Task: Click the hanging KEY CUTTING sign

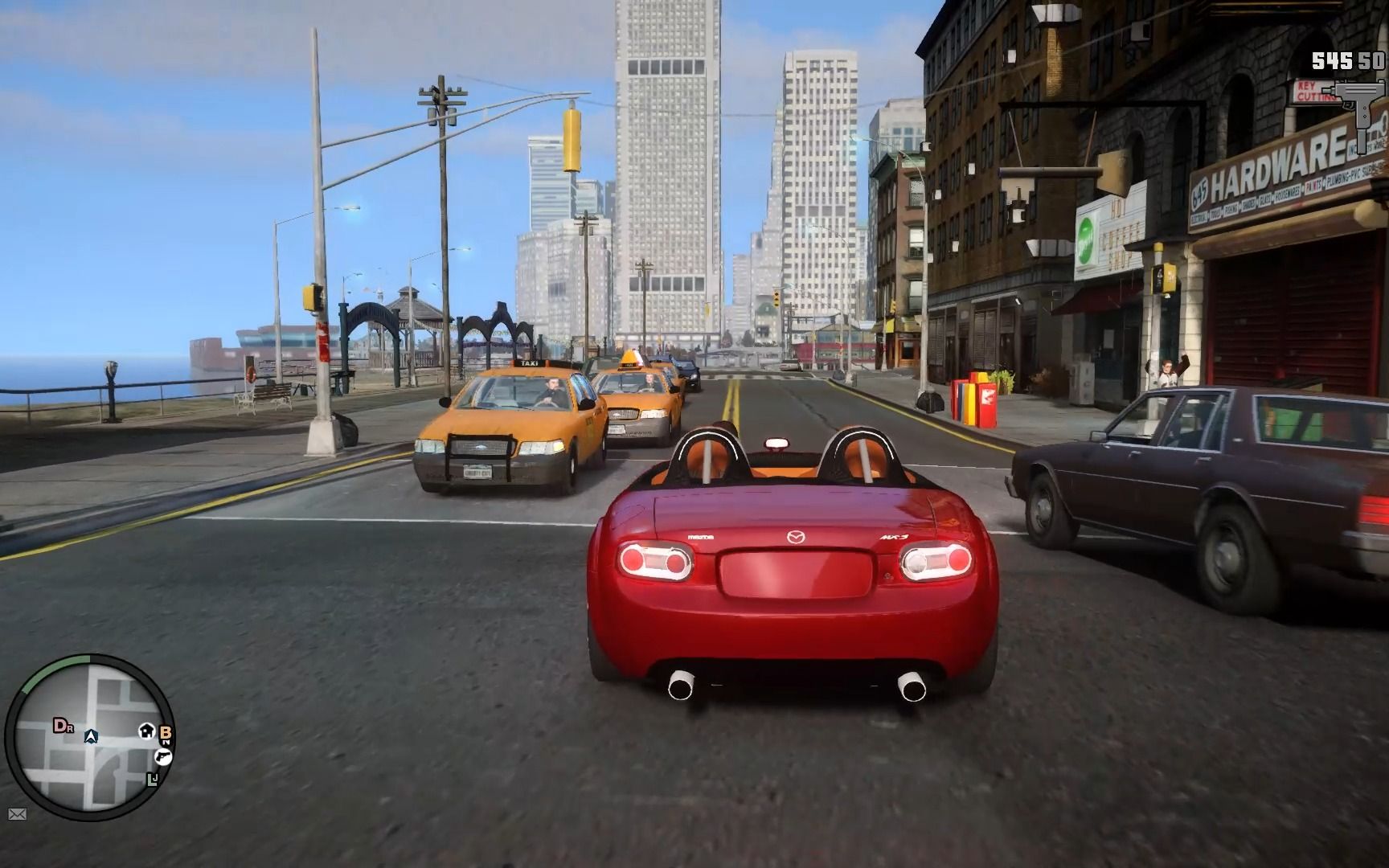Action: (x=1312, y=90)
